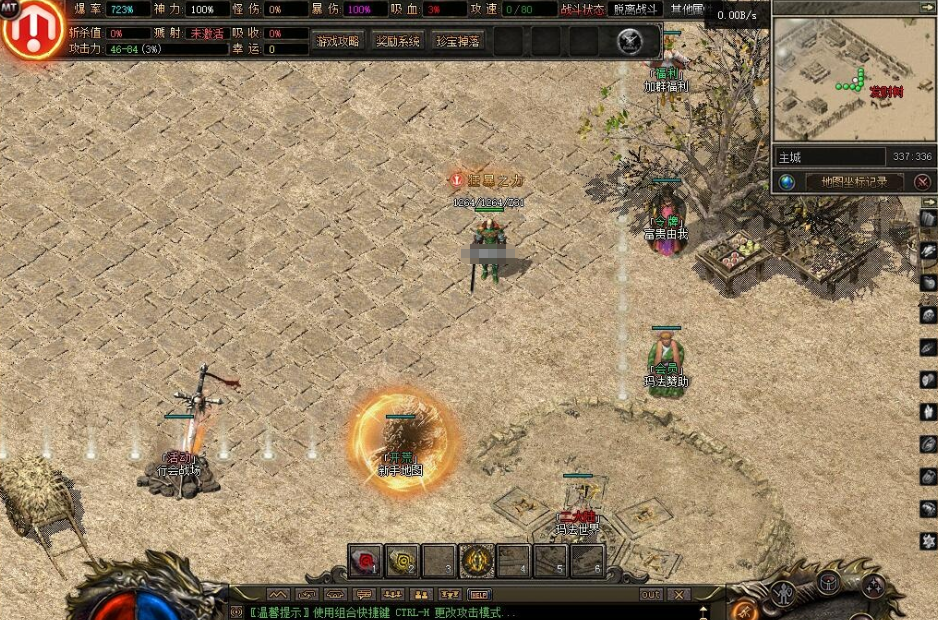Open the 珍宝掉落 treasure drops panel
Image resolution: width=938 pixels, height=620 pixels.
[x=458, y=41]
